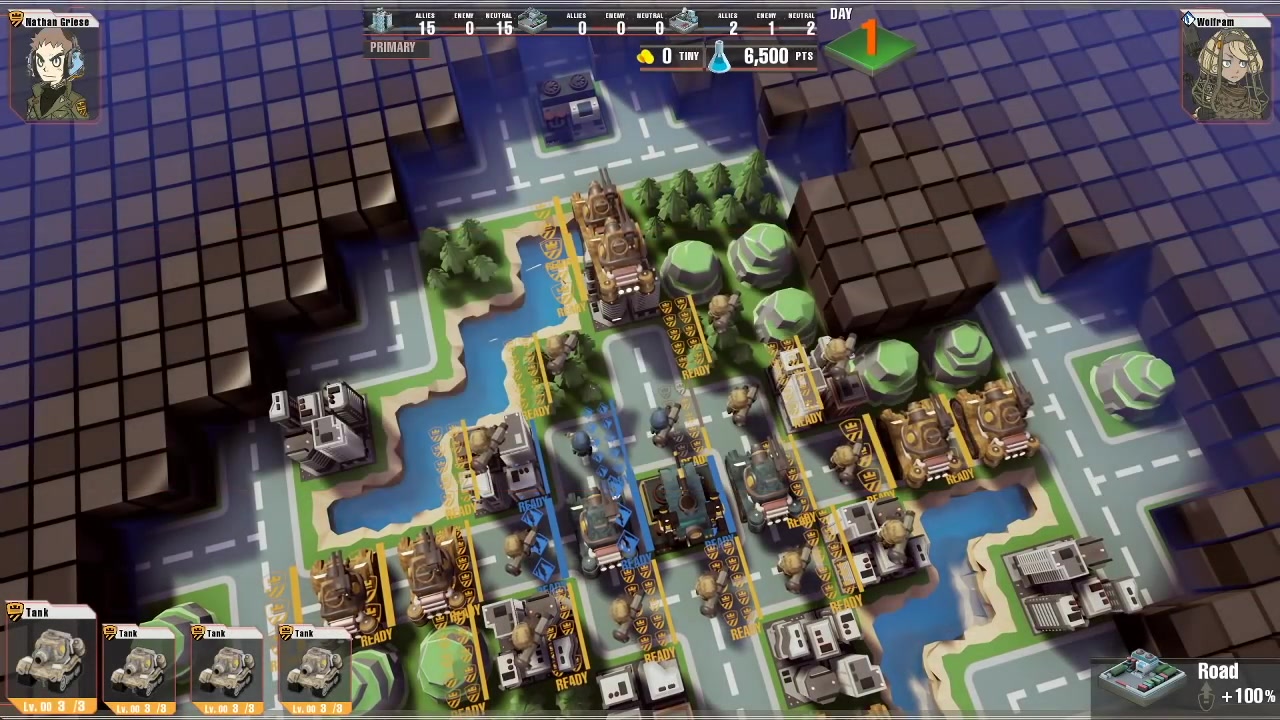Click the green Day 1 indicator
The height and width of the screenshot is (720, 1280).
pos(870,42)
